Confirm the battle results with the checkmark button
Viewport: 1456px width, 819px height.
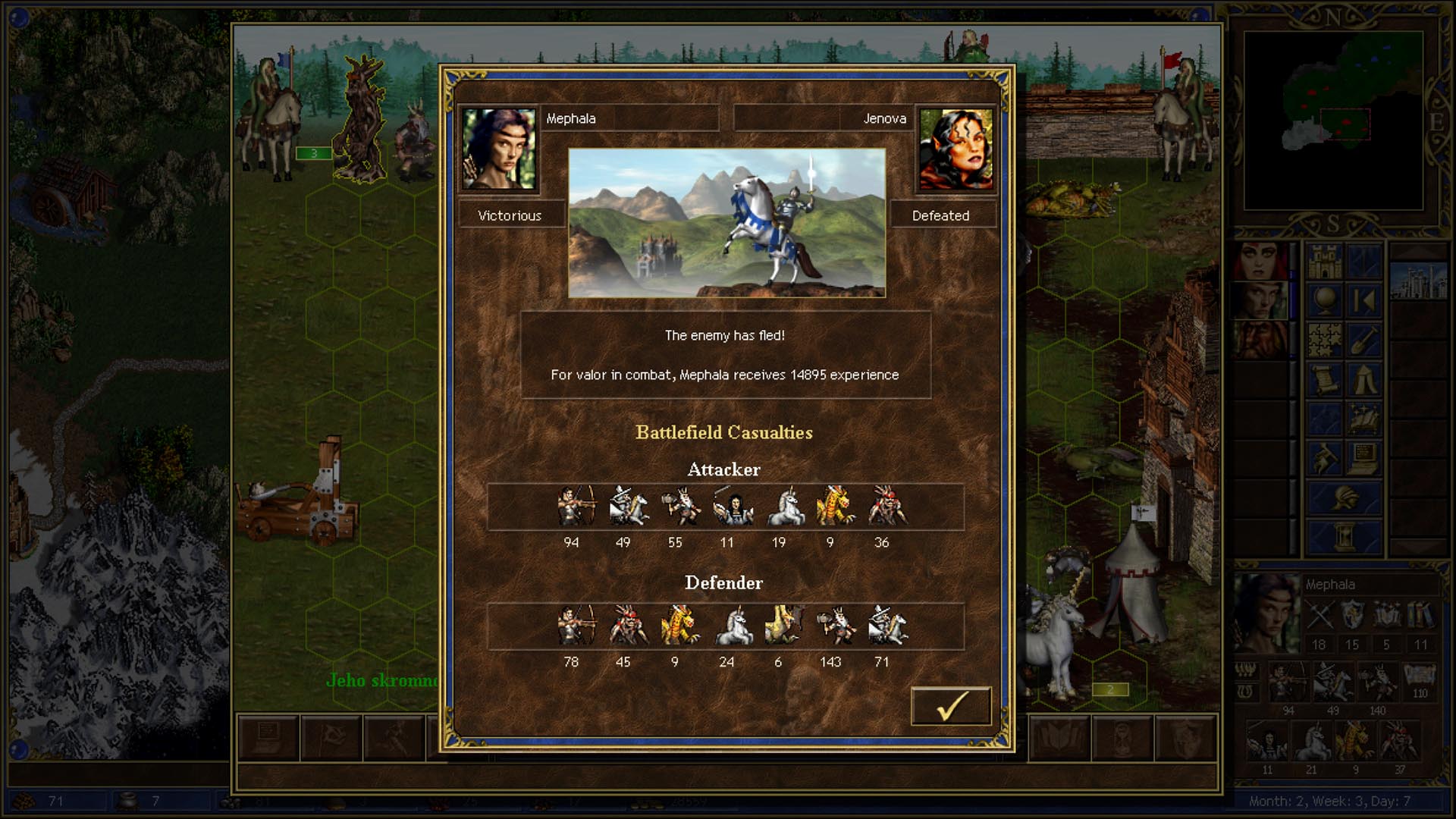[951, 706]
